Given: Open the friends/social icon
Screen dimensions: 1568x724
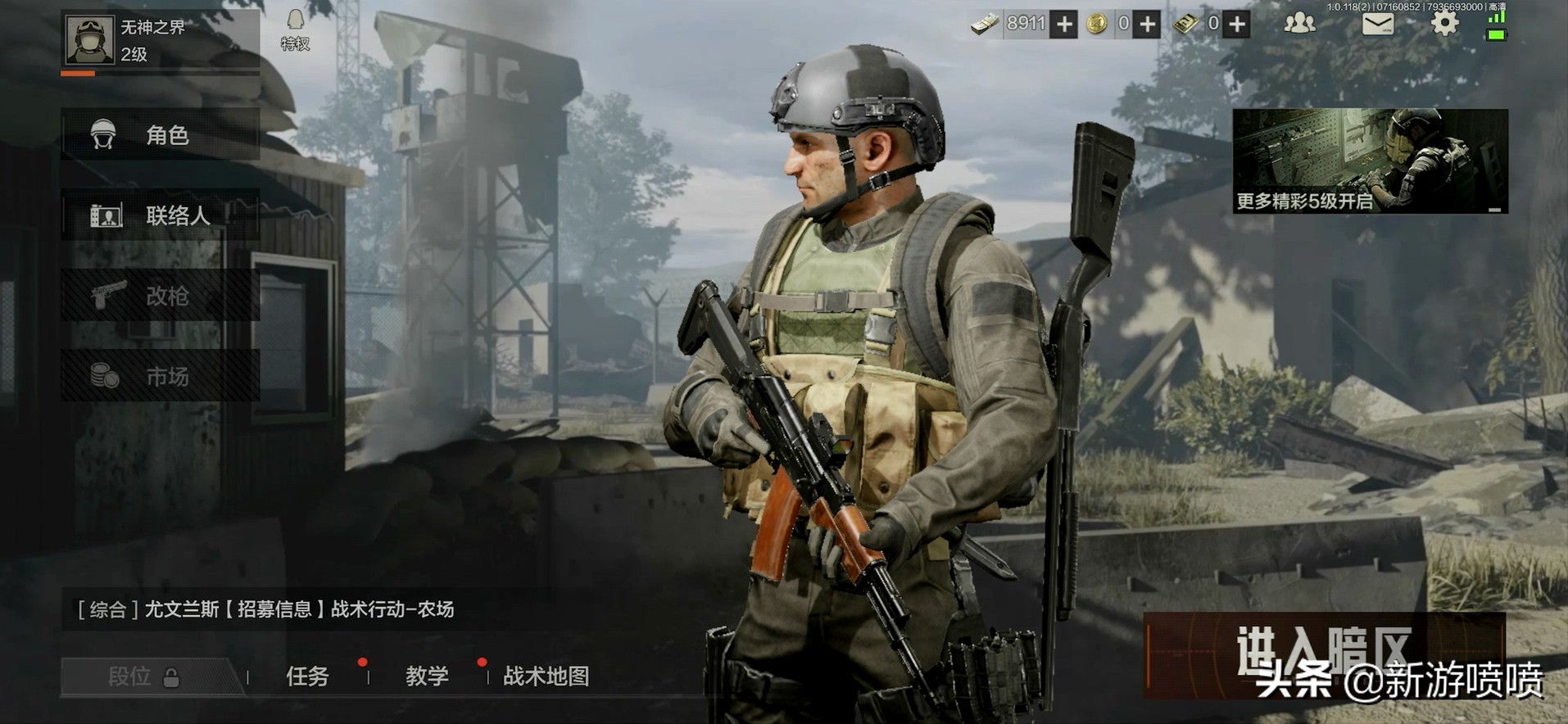Looking at the screenshot, I should tap(1298, 25).
